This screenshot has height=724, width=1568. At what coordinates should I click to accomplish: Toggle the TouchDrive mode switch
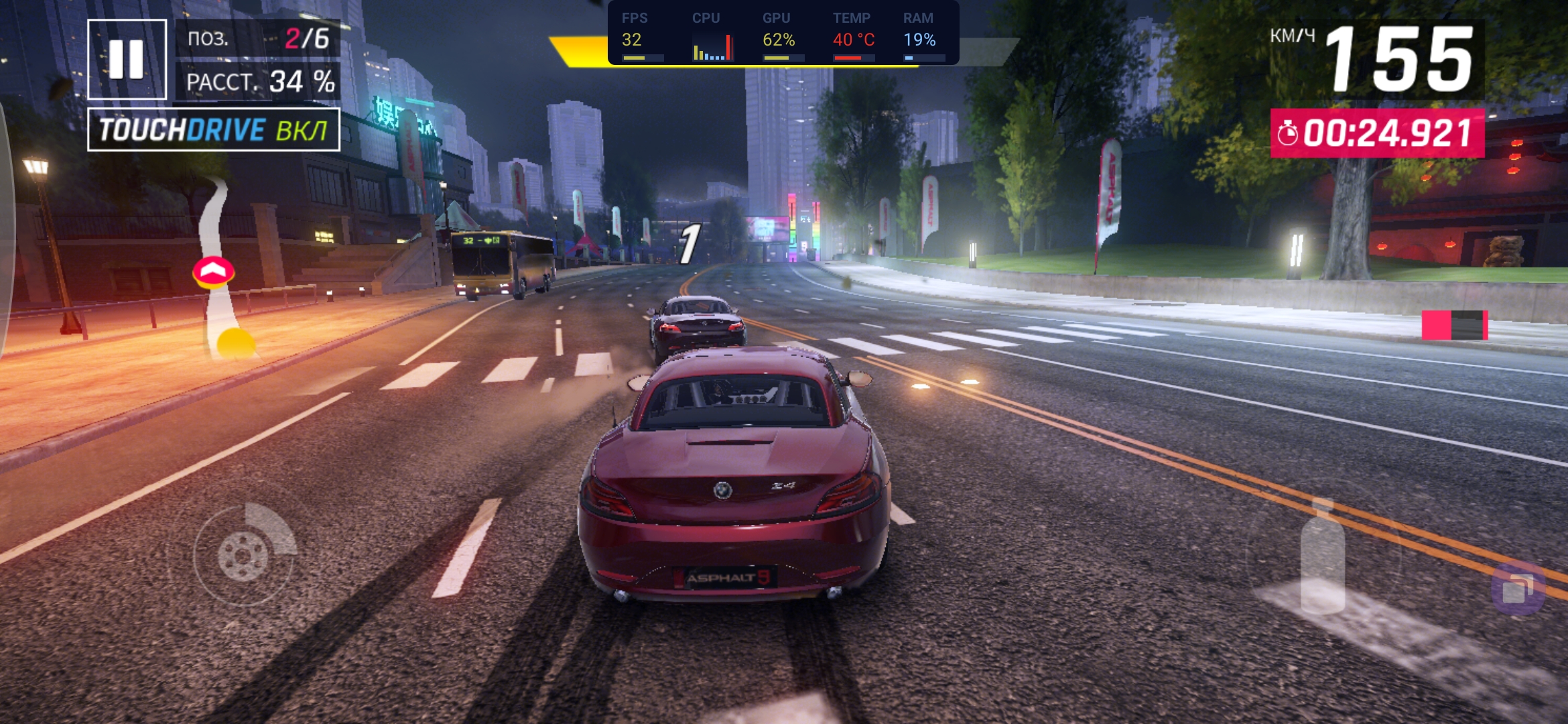214,129
